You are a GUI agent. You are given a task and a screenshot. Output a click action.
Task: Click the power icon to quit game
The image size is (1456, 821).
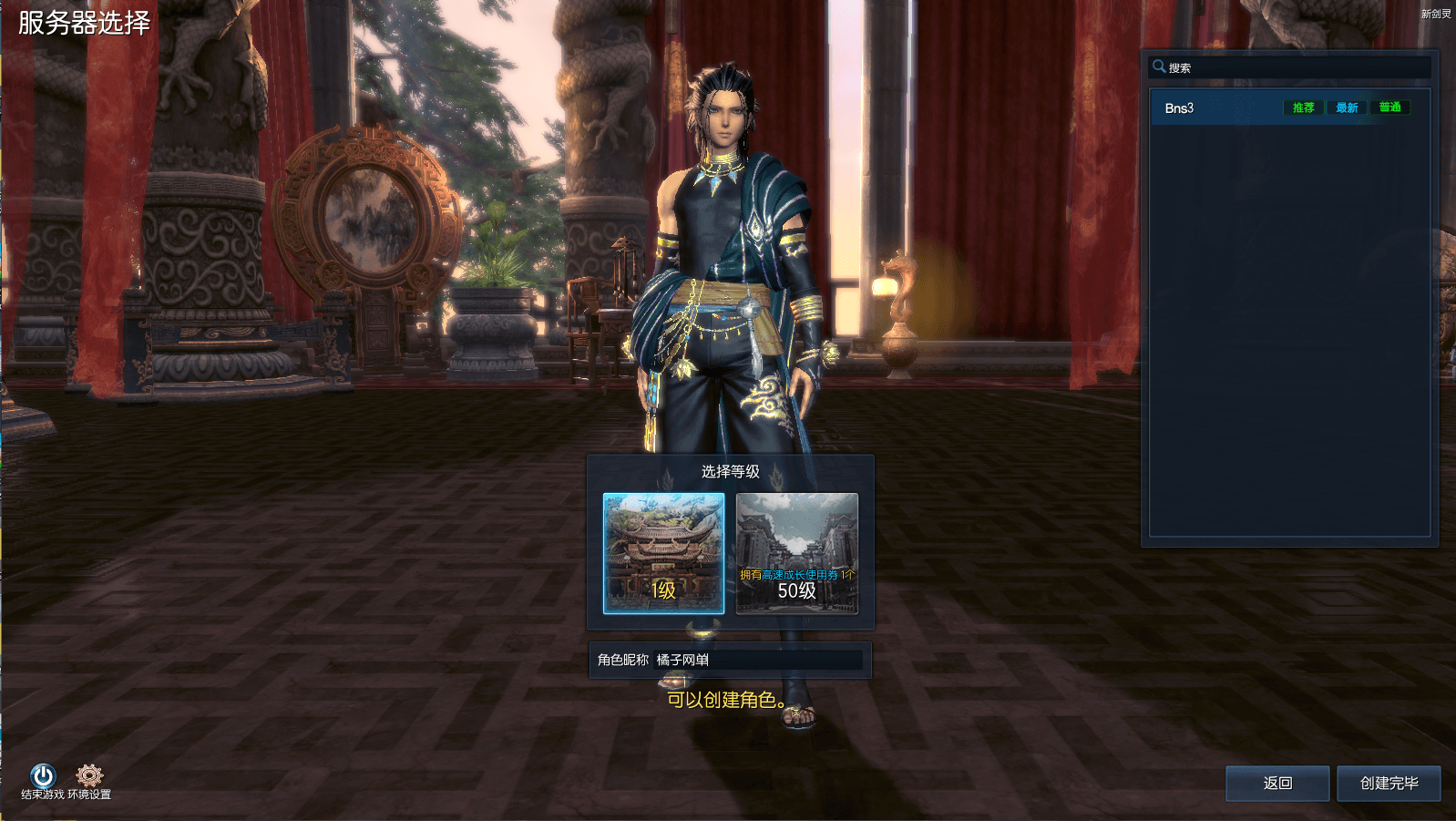coord(43,775)
